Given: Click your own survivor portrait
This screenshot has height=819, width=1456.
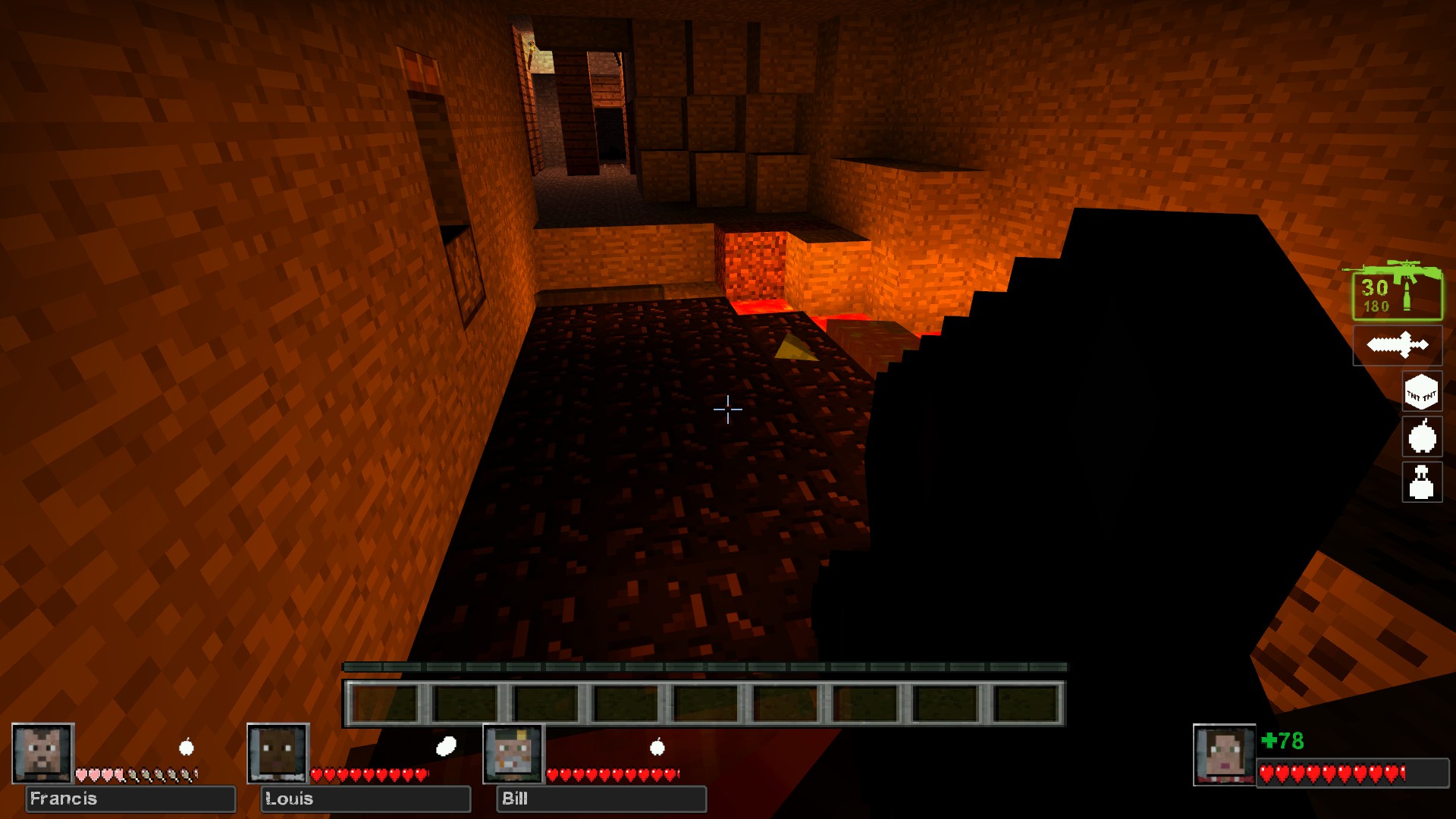Looking at the screenshot, I should point(1223,755).
